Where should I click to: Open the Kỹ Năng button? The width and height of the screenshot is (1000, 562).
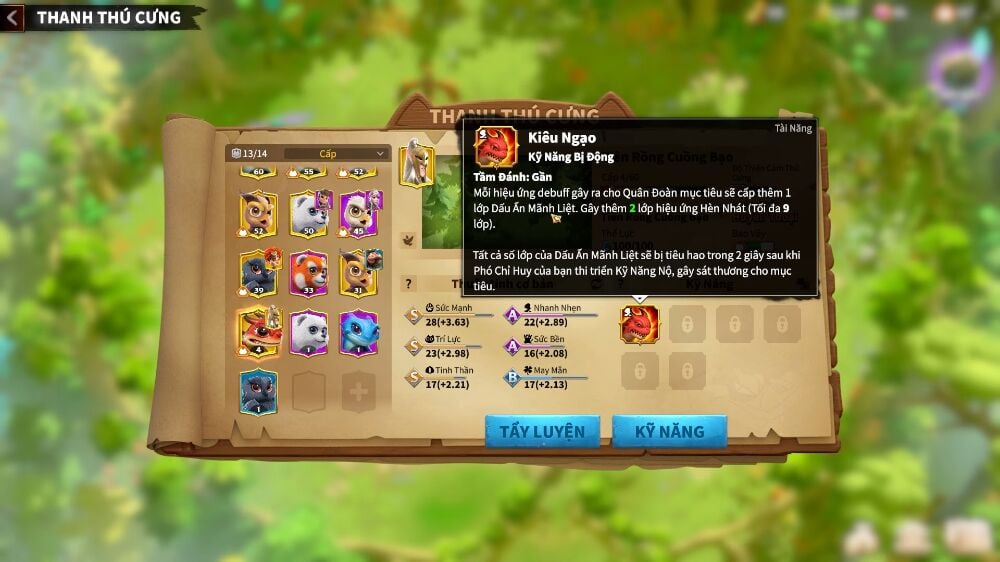click(x=669, y=431)
